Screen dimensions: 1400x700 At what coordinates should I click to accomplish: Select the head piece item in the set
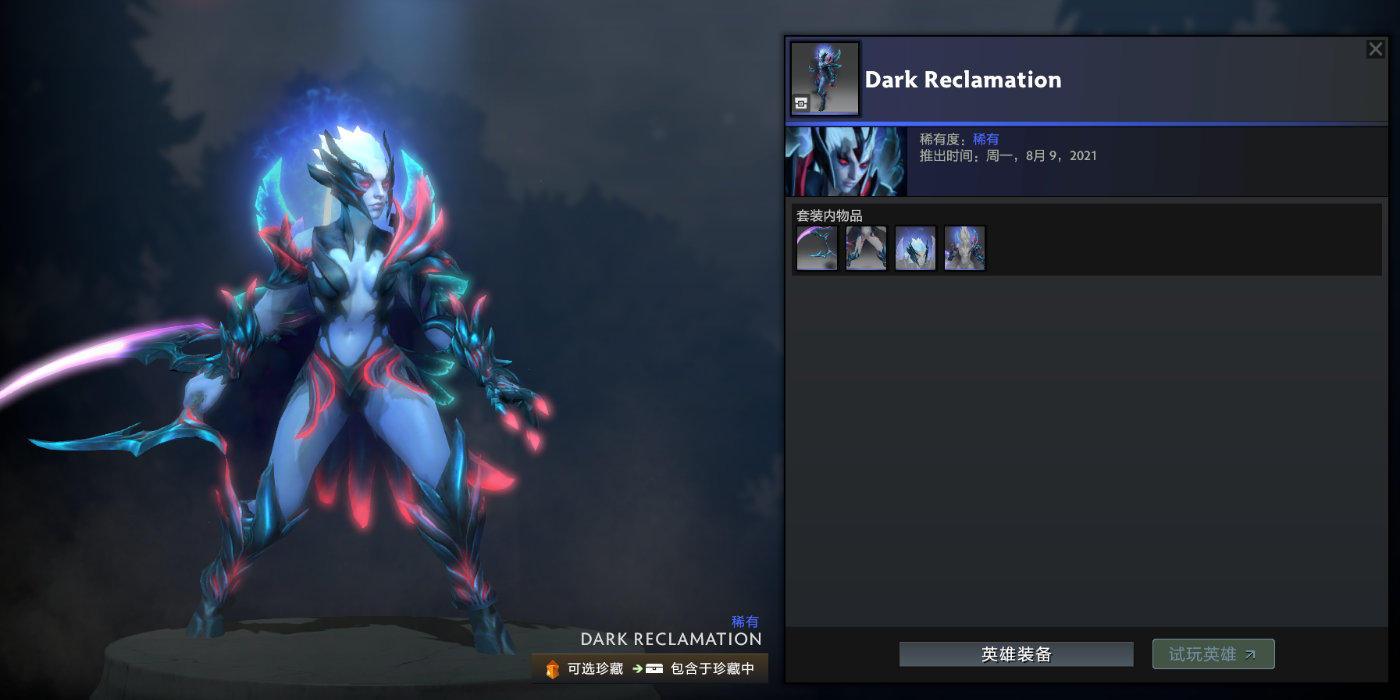[x=916, y=248]
